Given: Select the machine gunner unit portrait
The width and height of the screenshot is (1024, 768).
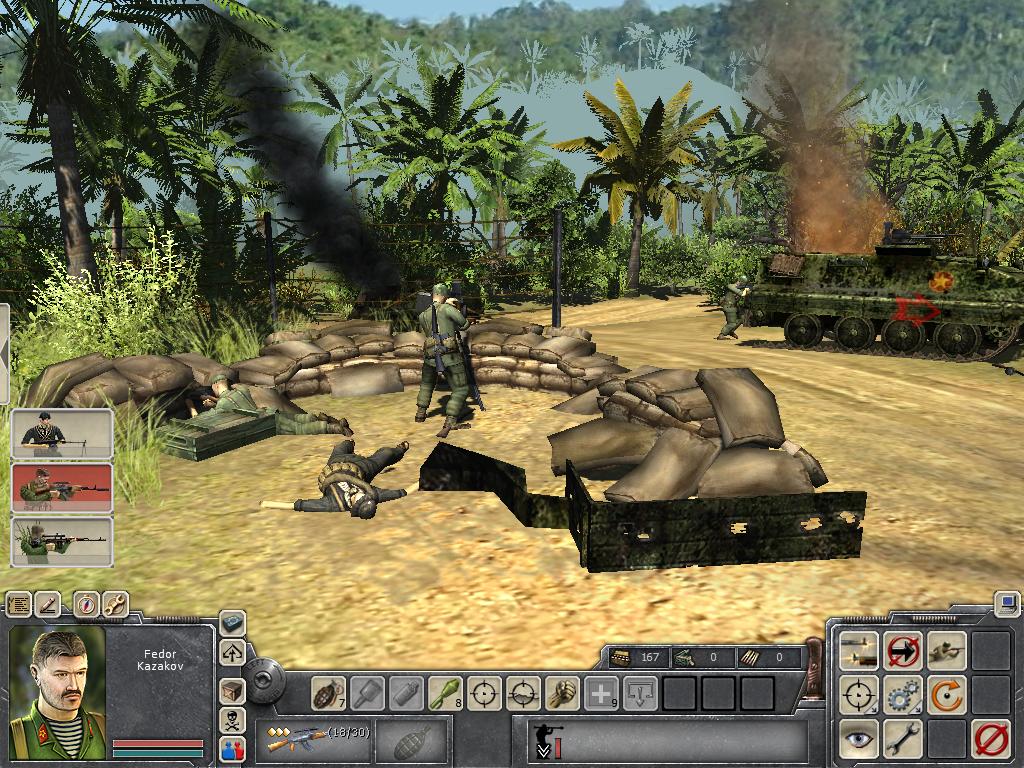Looking at the screenshot, I should pos(62,433).
